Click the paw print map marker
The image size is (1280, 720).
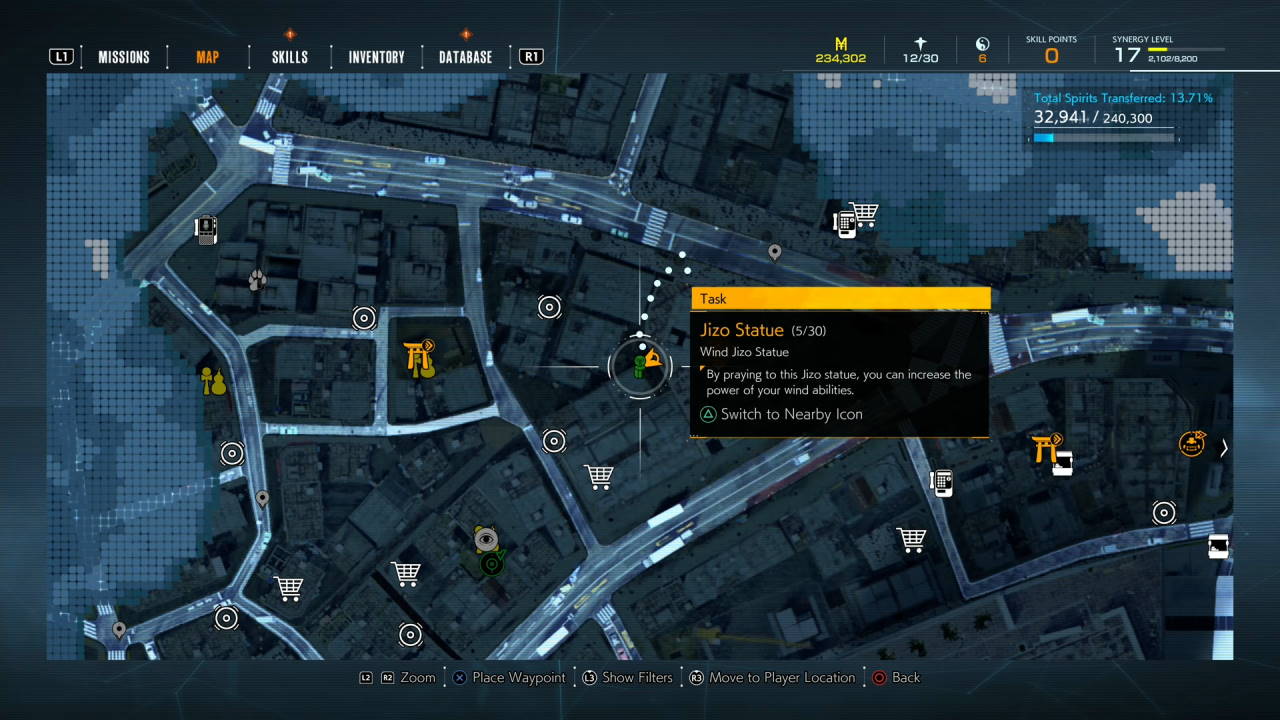point(257,280)
